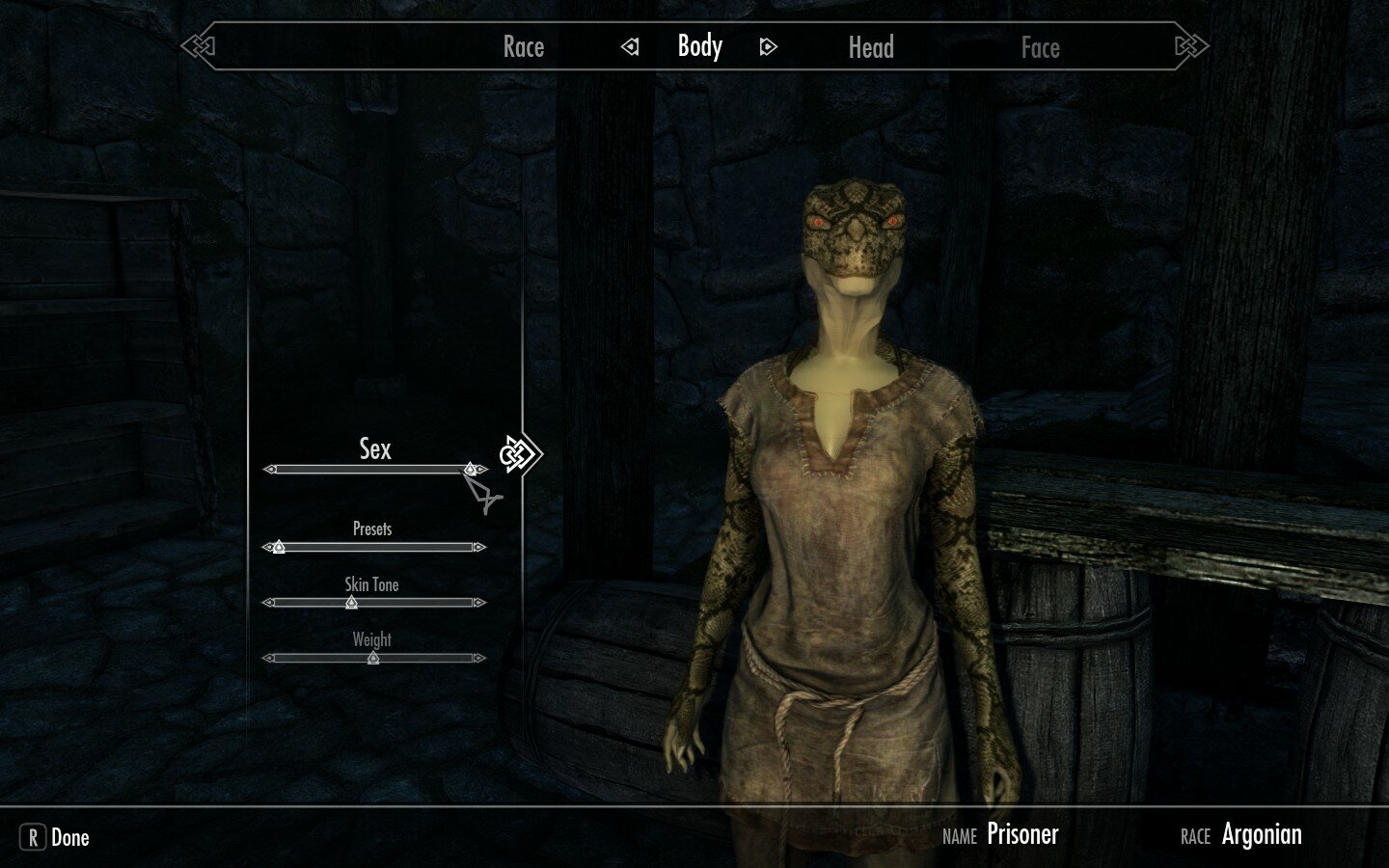
Task: Click the left arrowhead of the Presets slider
Action: tap(267, 545)
